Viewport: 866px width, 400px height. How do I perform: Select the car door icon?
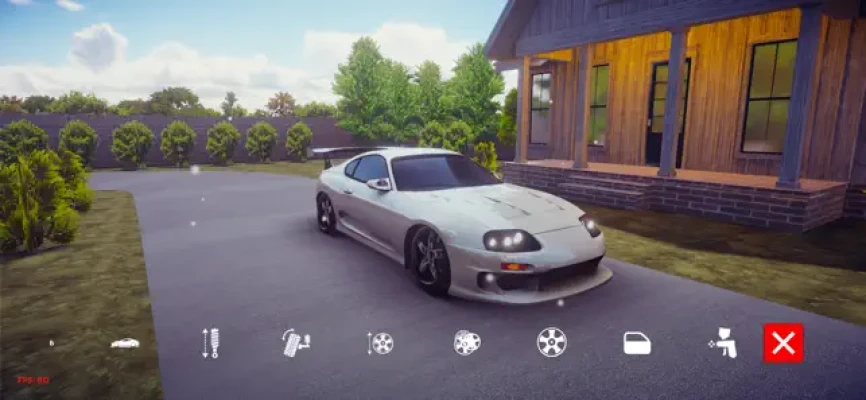click(637, 343)
